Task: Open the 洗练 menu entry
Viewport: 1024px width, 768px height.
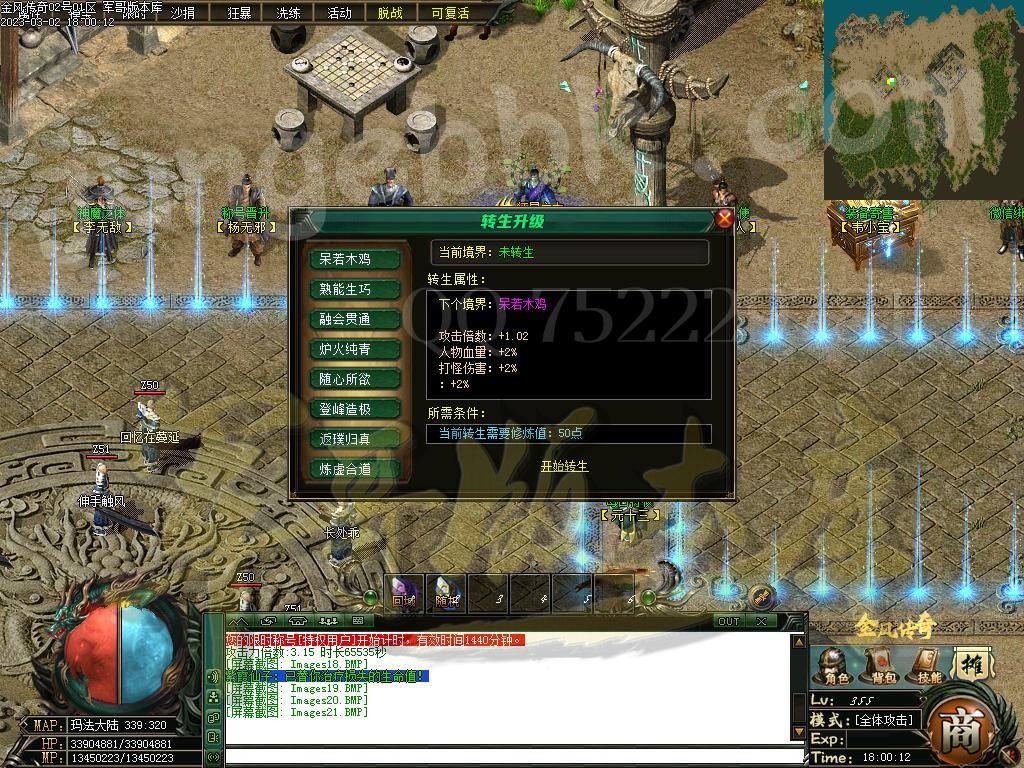Action: coord(288,13)
